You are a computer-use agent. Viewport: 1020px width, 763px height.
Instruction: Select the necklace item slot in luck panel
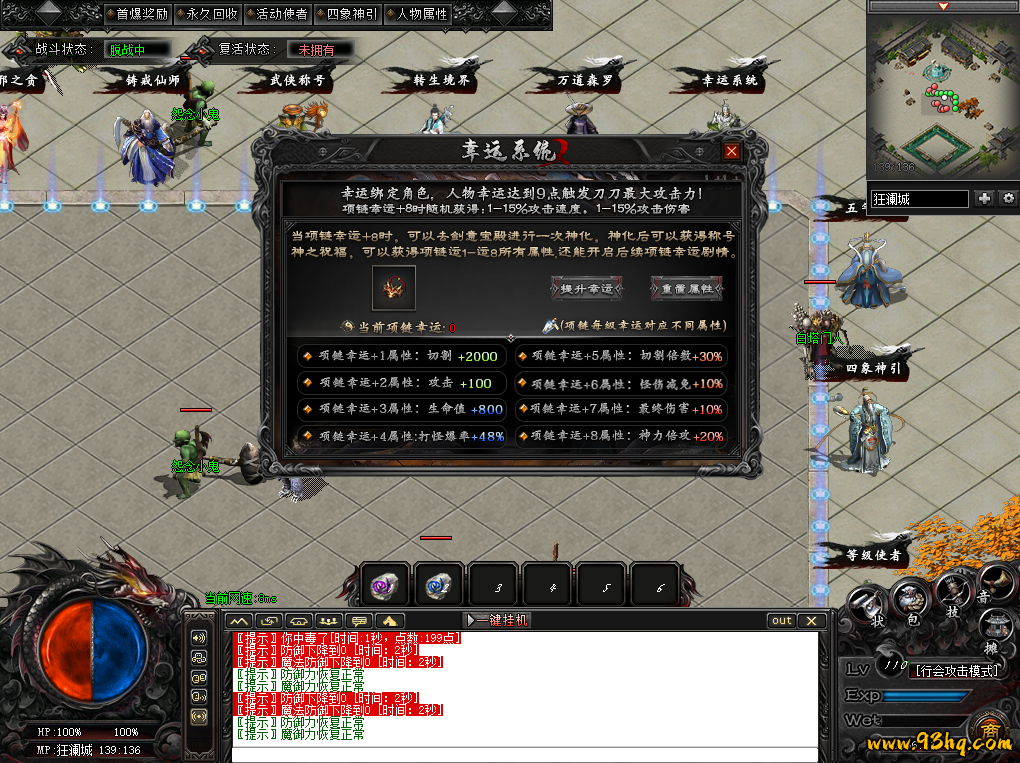[393, 288]
